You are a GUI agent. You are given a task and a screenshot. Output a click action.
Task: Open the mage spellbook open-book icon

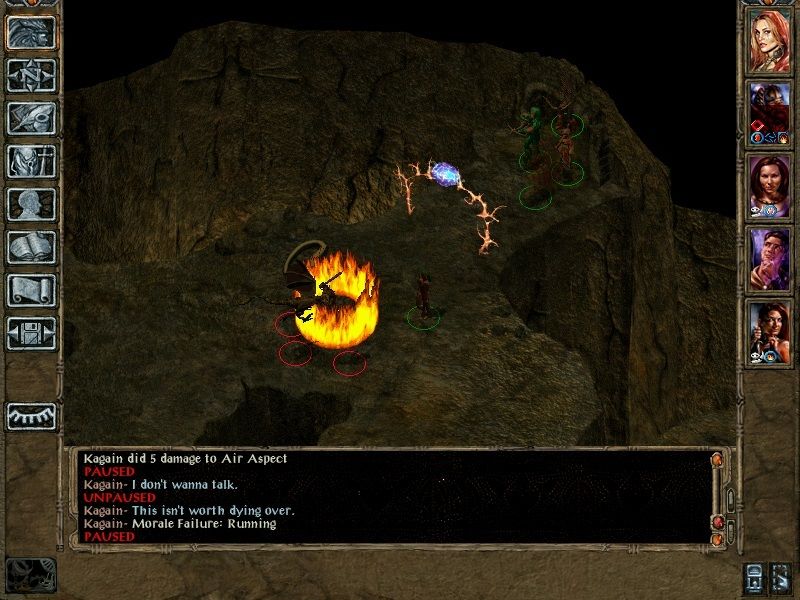click(31, 247)
